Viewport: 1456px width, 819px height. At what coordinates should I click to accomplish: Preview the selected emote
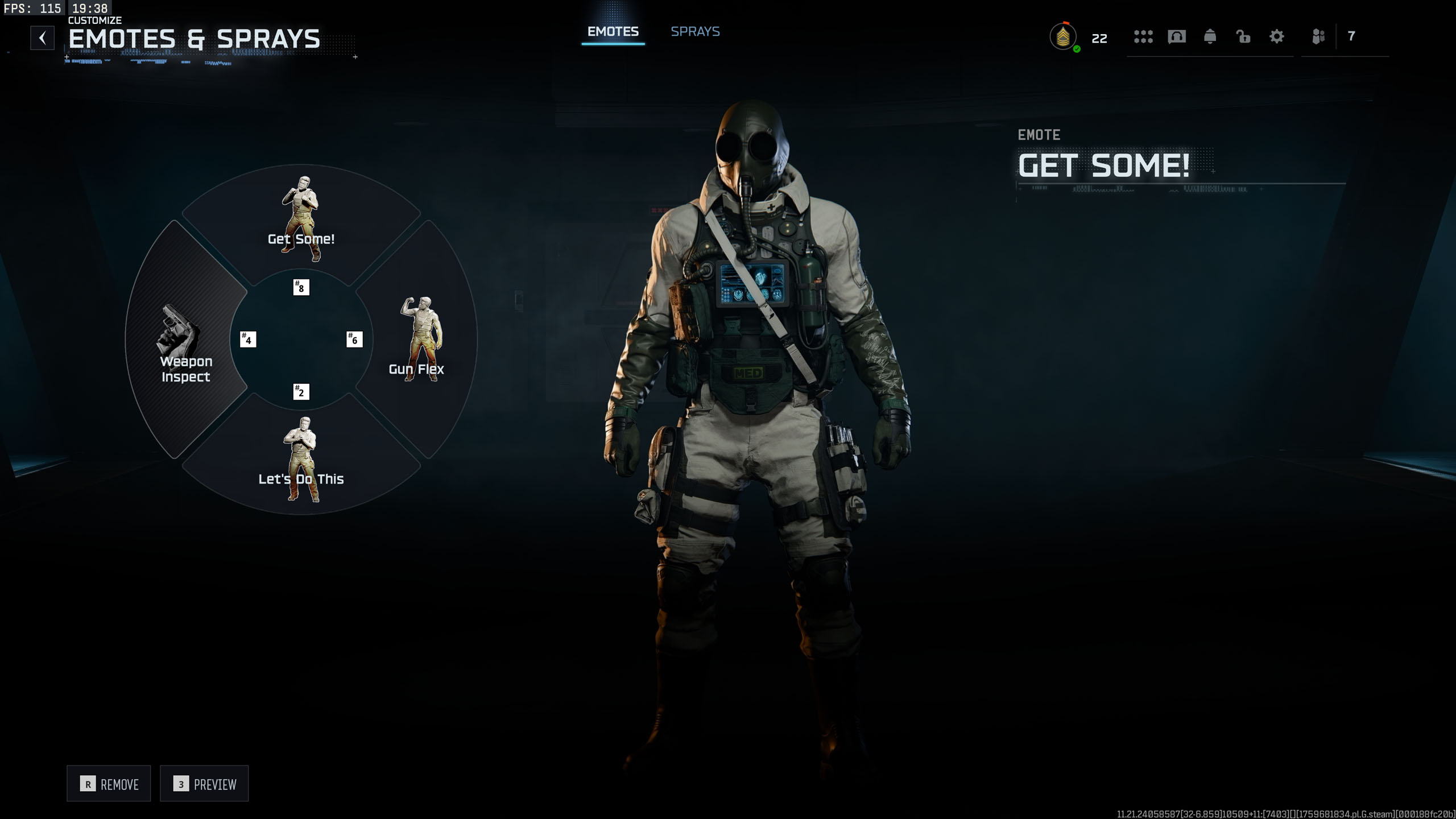205,784
